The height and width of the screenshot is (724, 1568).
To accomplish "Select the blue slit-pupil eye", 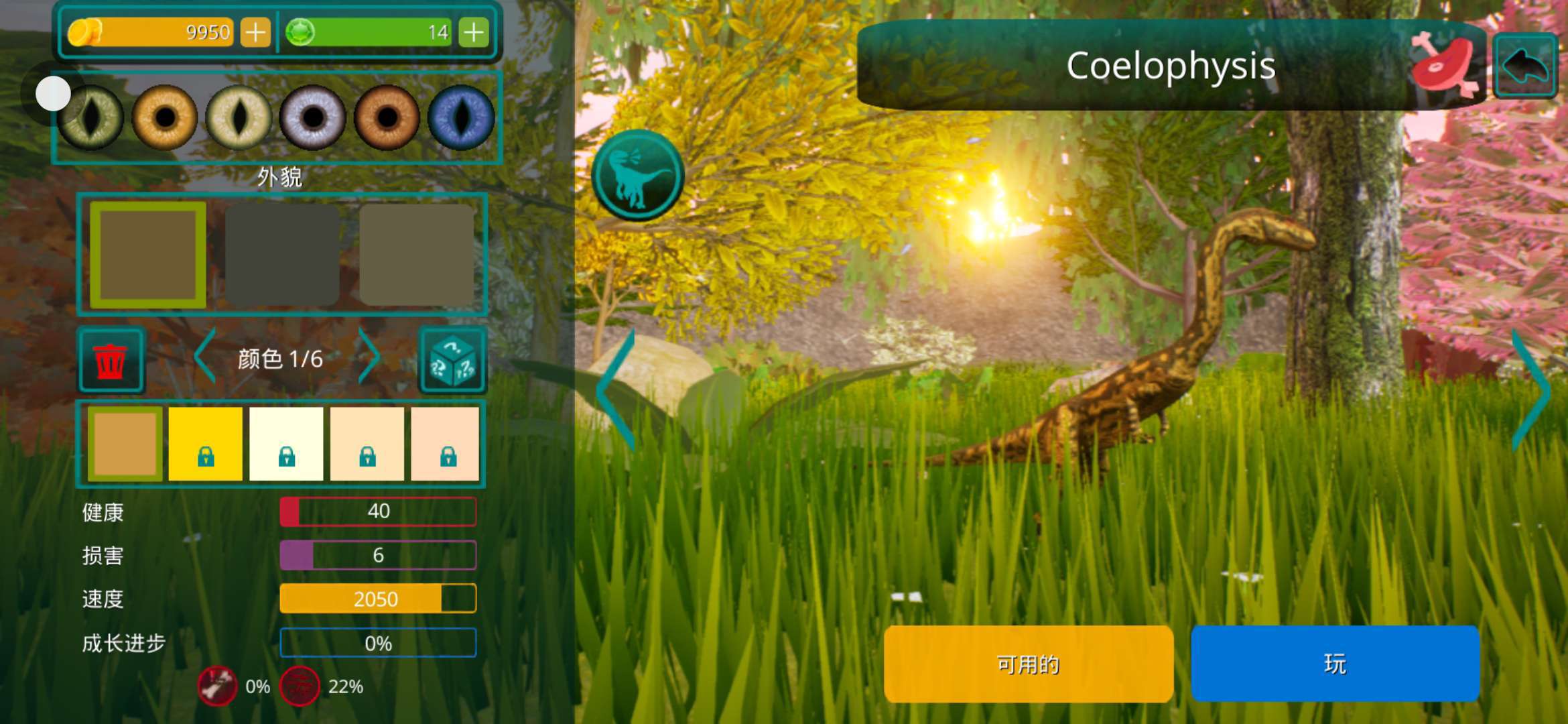I will point(461,117).
